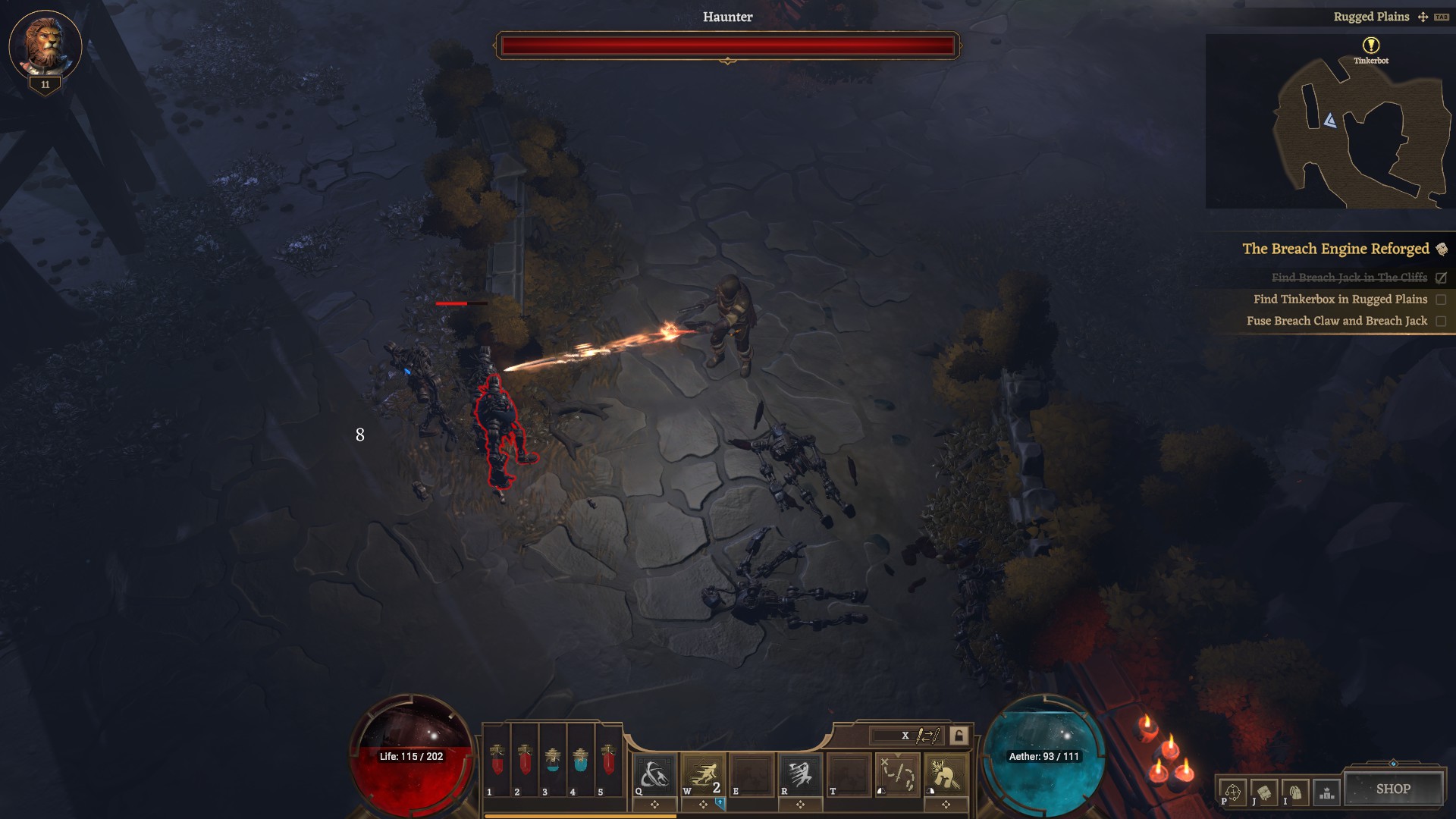
Task: Select The Breach Engine Reforged quest title
Action: [x=1335, y=249]
